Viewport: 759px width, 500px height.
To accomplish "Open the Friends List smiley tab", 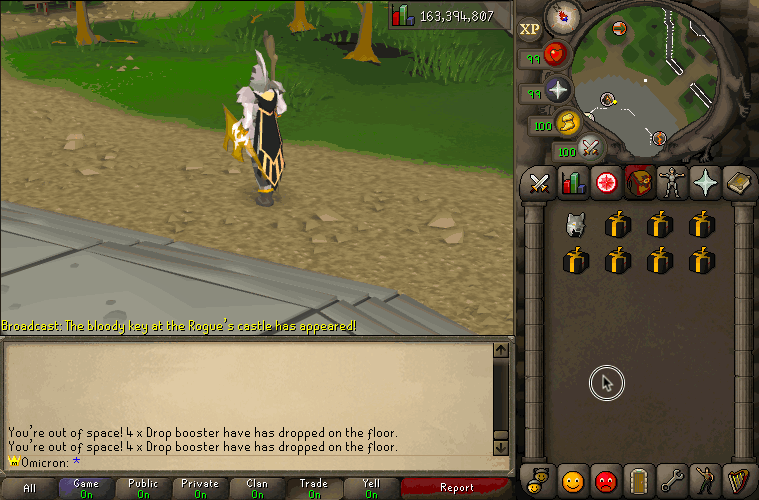I will (x=572, y=479).
